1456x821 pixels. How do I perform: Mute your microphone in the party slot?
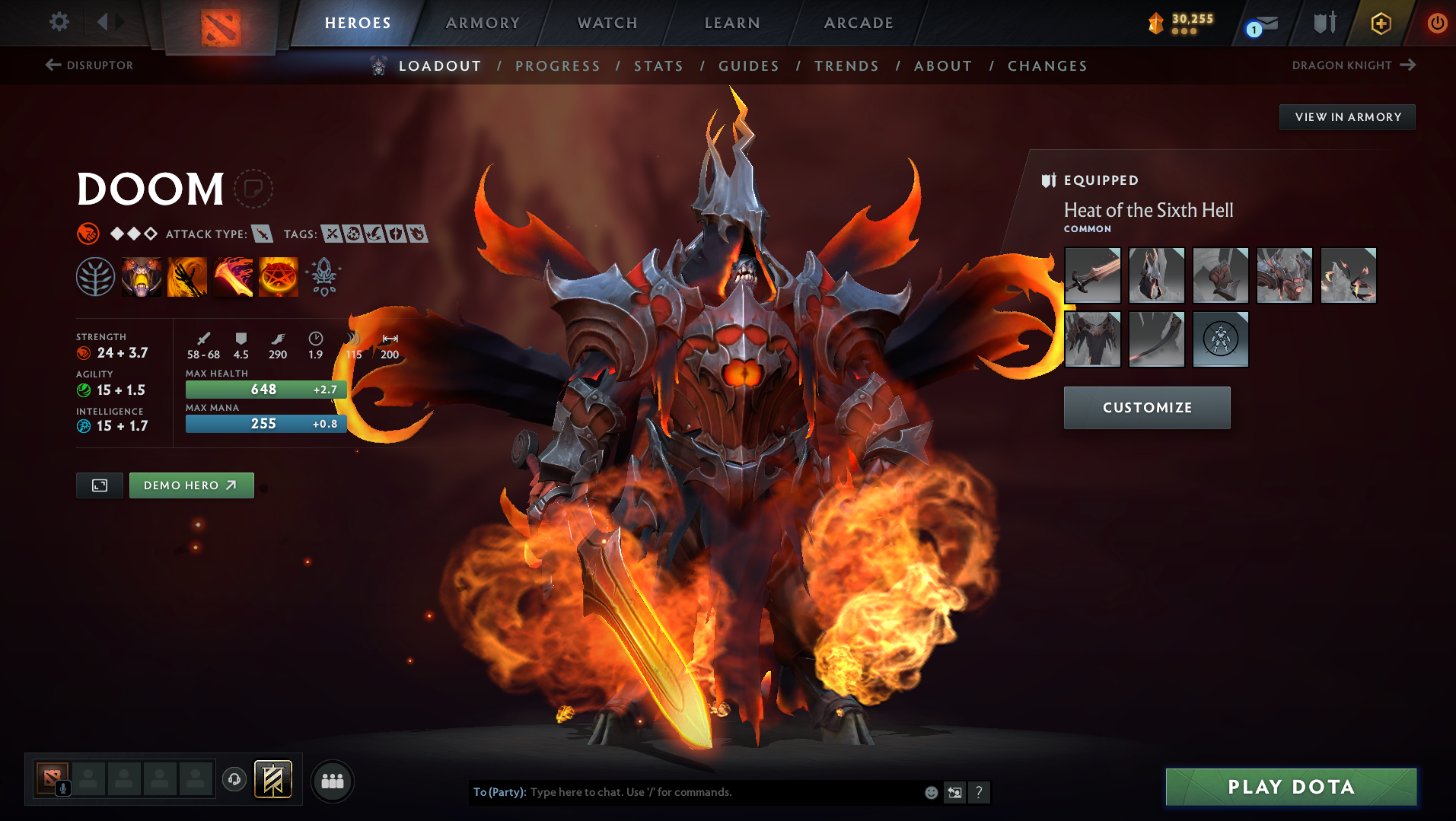click(62, 788)
